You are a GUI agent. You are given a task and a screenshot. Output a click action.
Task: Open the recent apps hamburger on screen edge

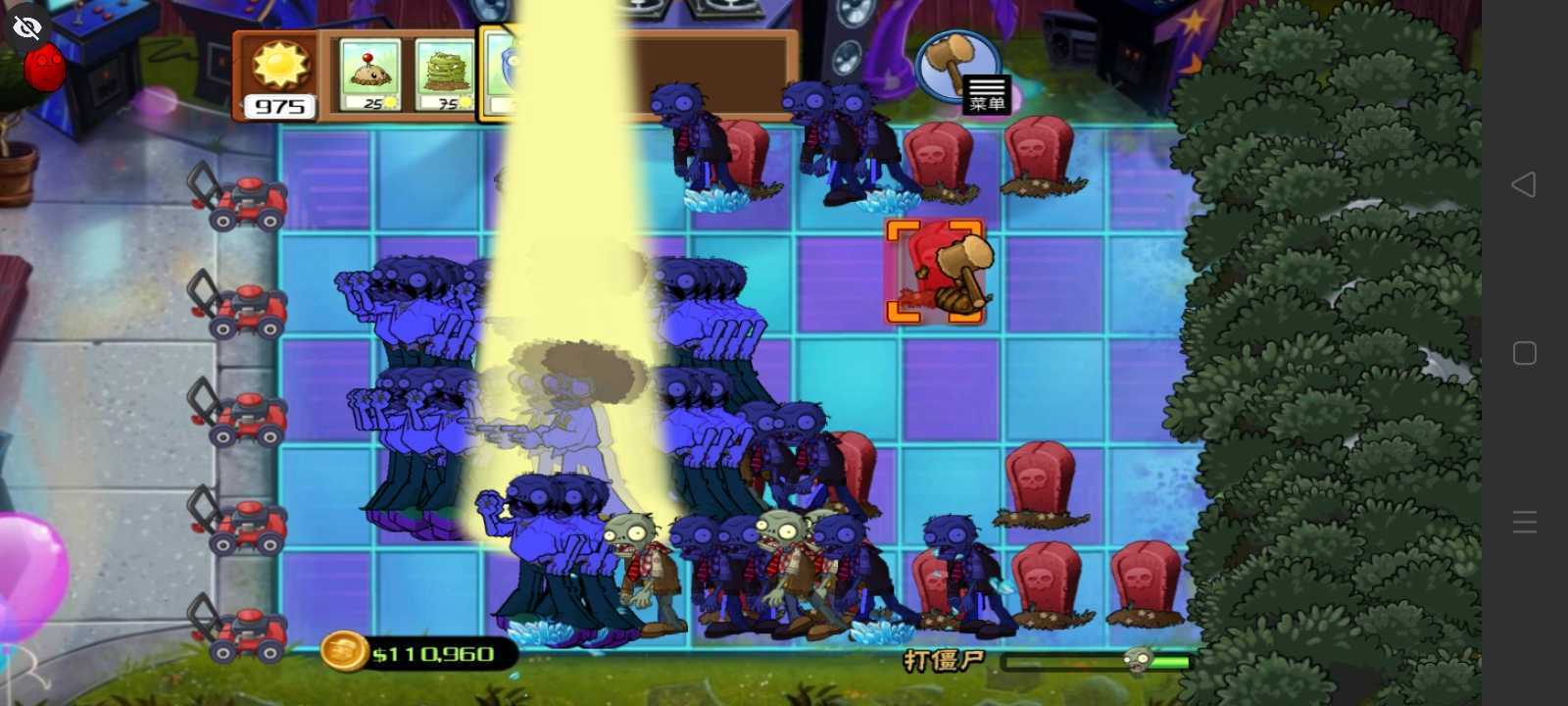(x=1525, y=522)
